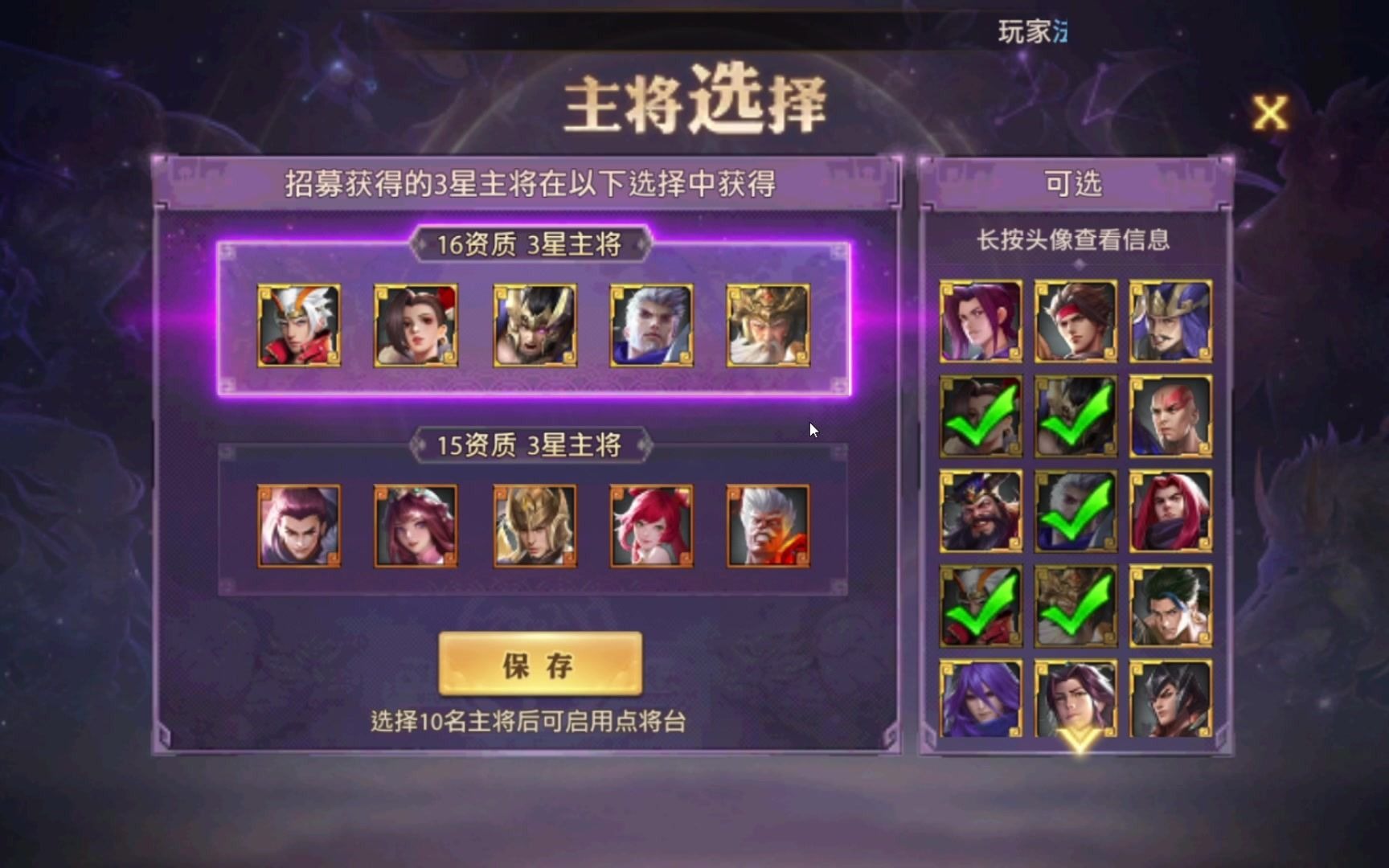Image resolution: width=1389 pixels, height=868 pixels.
Task: Select the golden-crowned emperor in 16资质 row
Action: (x=768, y=325)
